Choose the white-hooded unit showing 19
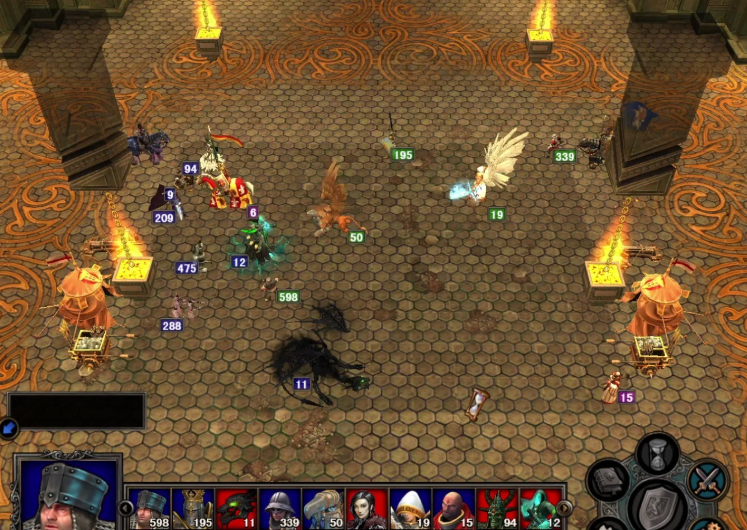This screenshot has width=747, height=530. coord(410,508)
